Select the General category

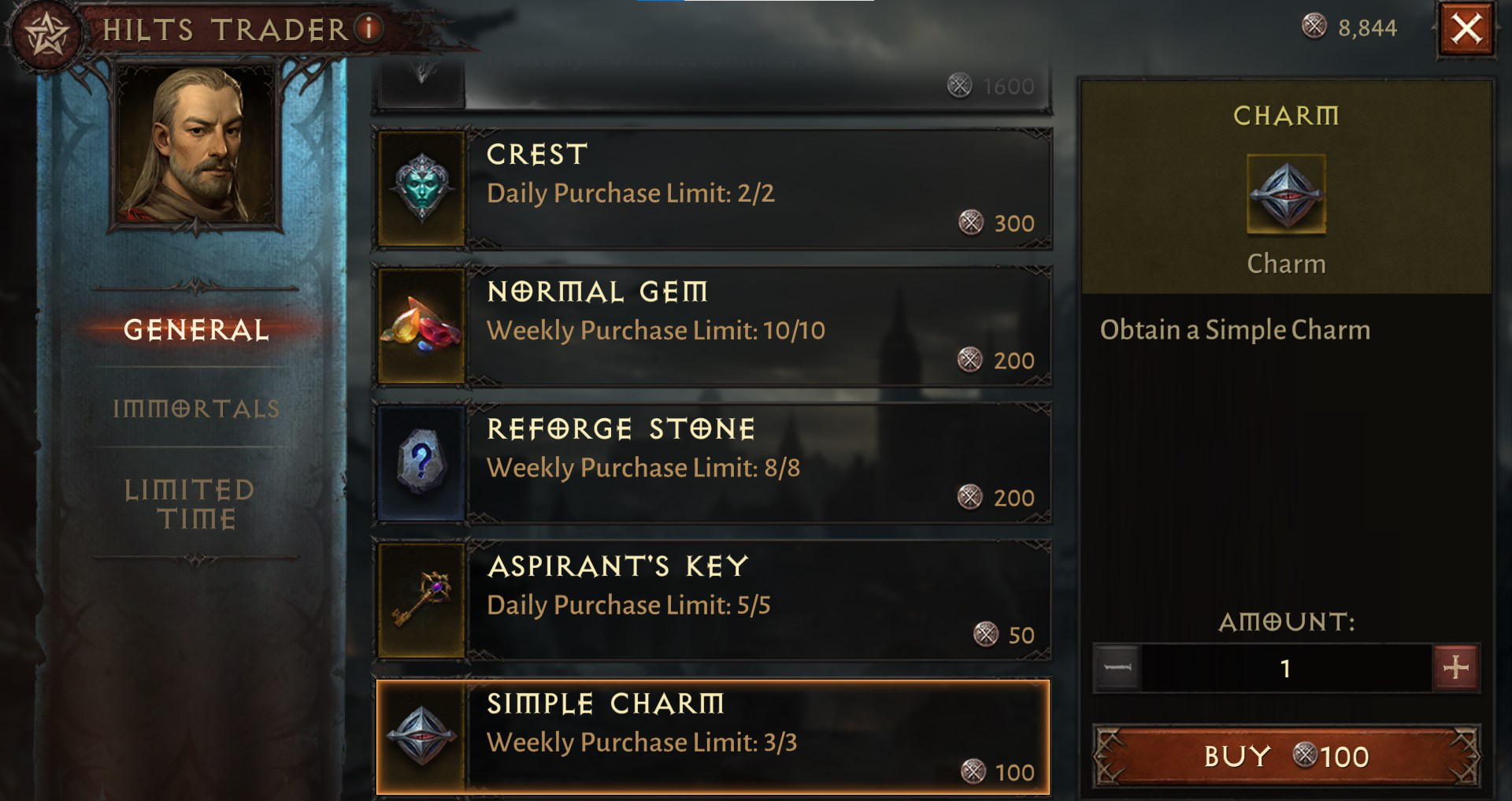pyautogui.click(x=196, y=332)
